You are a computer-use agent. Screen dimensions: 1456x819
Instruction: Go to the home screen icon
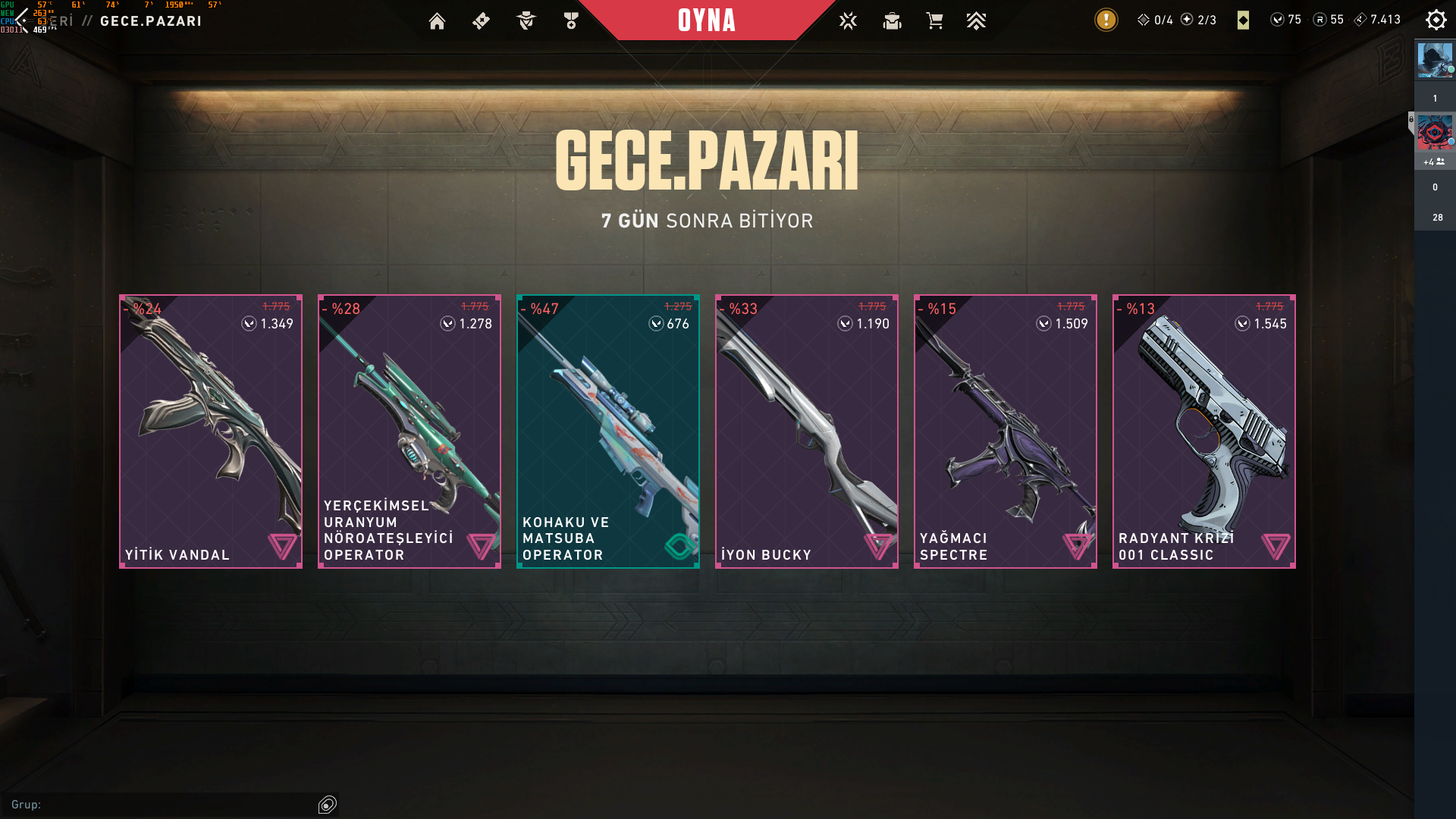click(x=437, y=21)
